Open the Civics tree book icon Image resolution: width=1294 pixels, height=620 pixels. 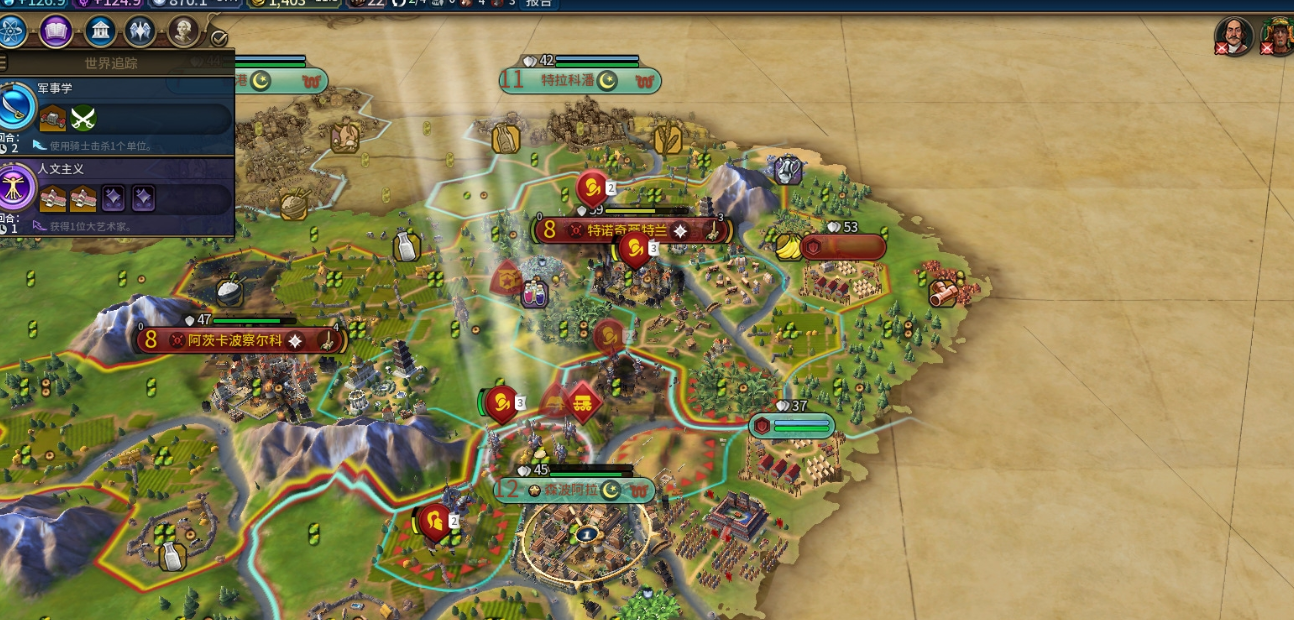click(x=56, y=32)
